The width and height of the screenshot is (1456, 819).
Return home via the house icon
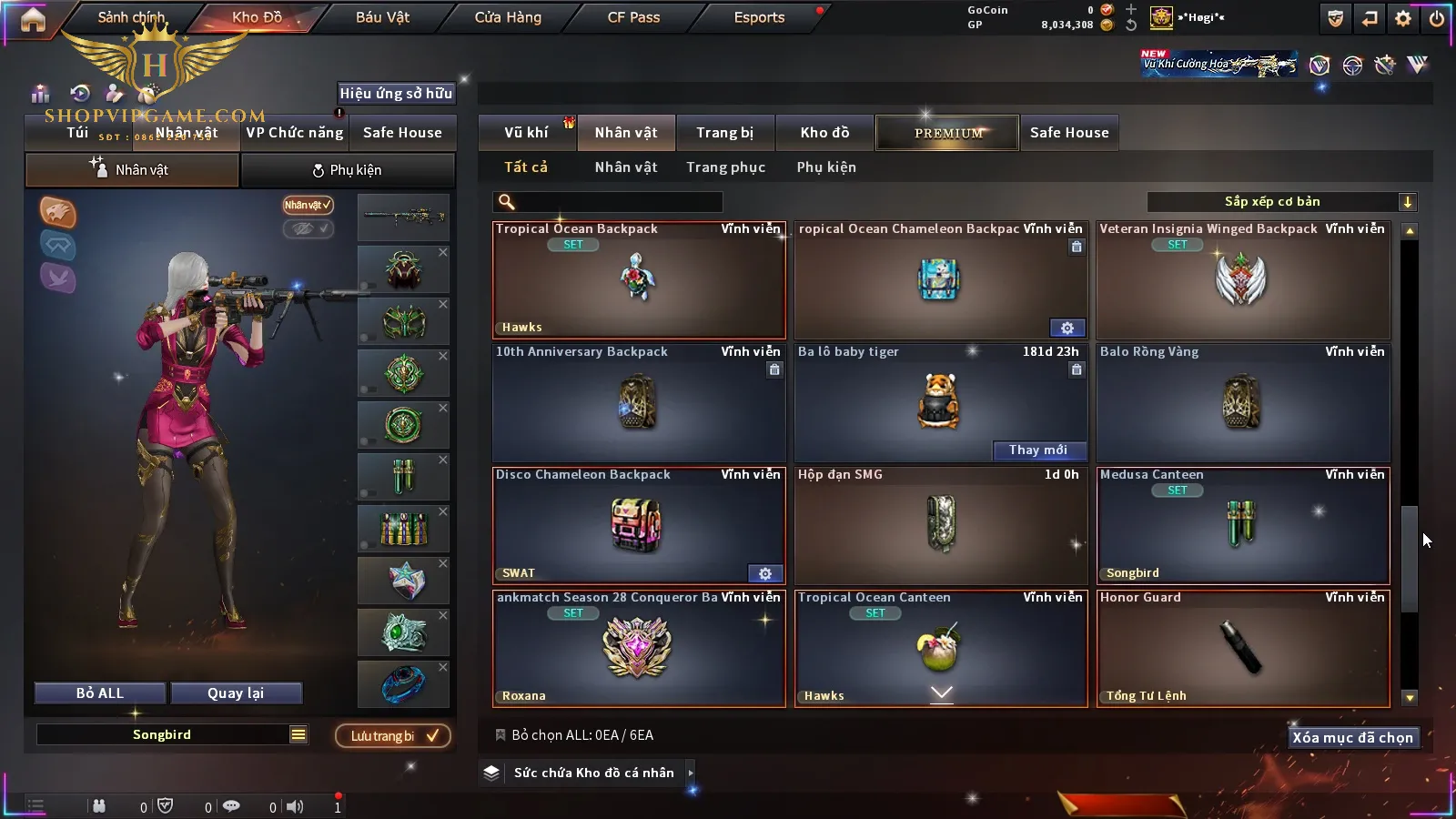33,19
